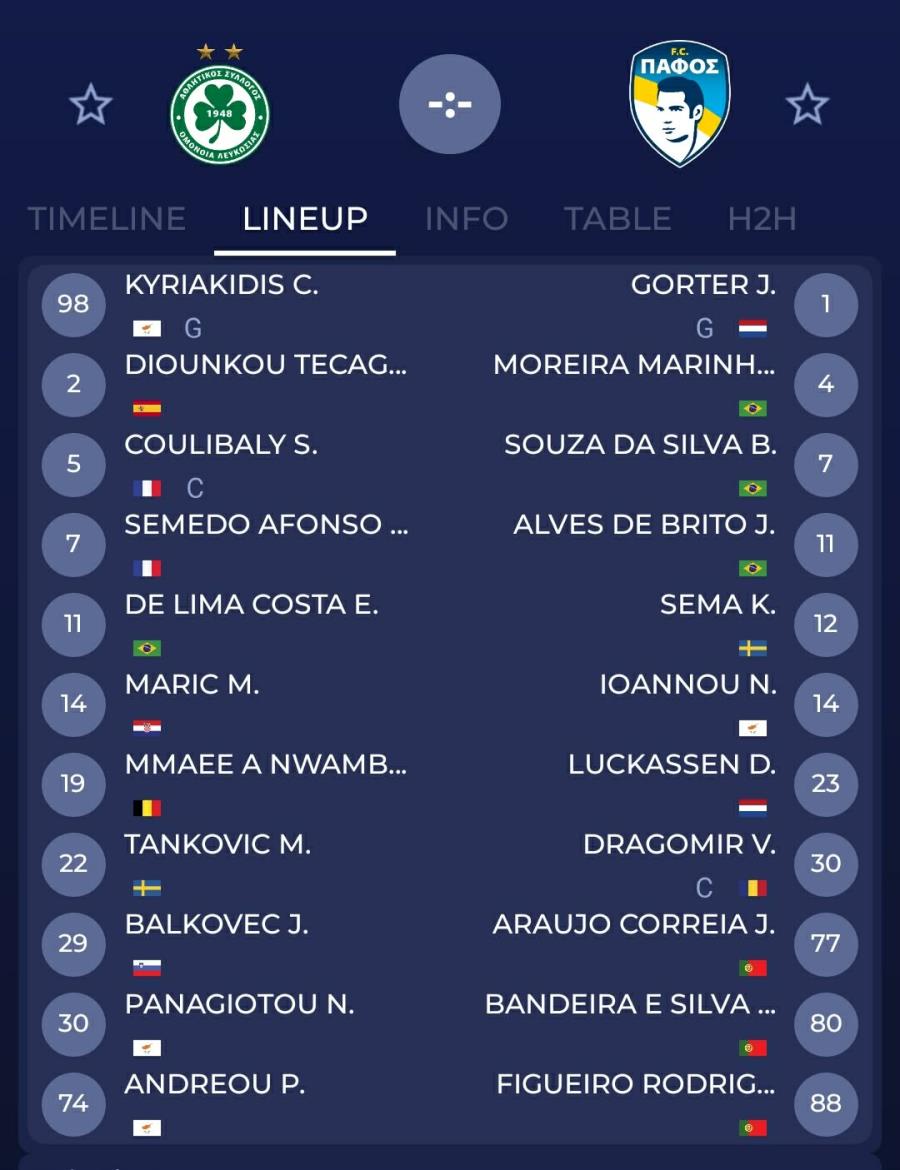Viewport: 900px width, 1170px height.
Task: Select the LINEUP tab
Action: coord(305,218)
